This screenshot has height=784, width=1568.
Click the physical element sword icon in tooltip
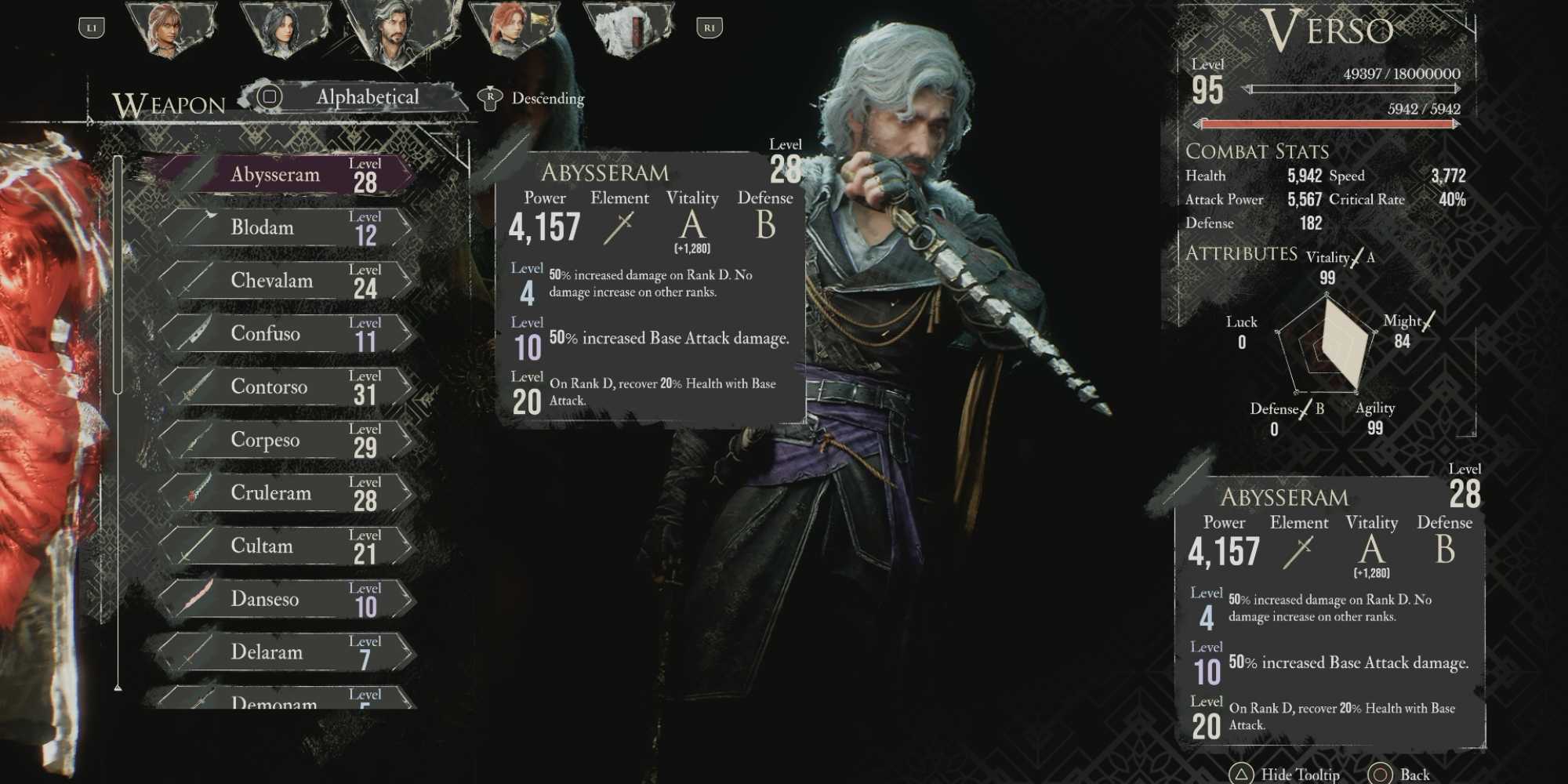click(x=619, y=227)
